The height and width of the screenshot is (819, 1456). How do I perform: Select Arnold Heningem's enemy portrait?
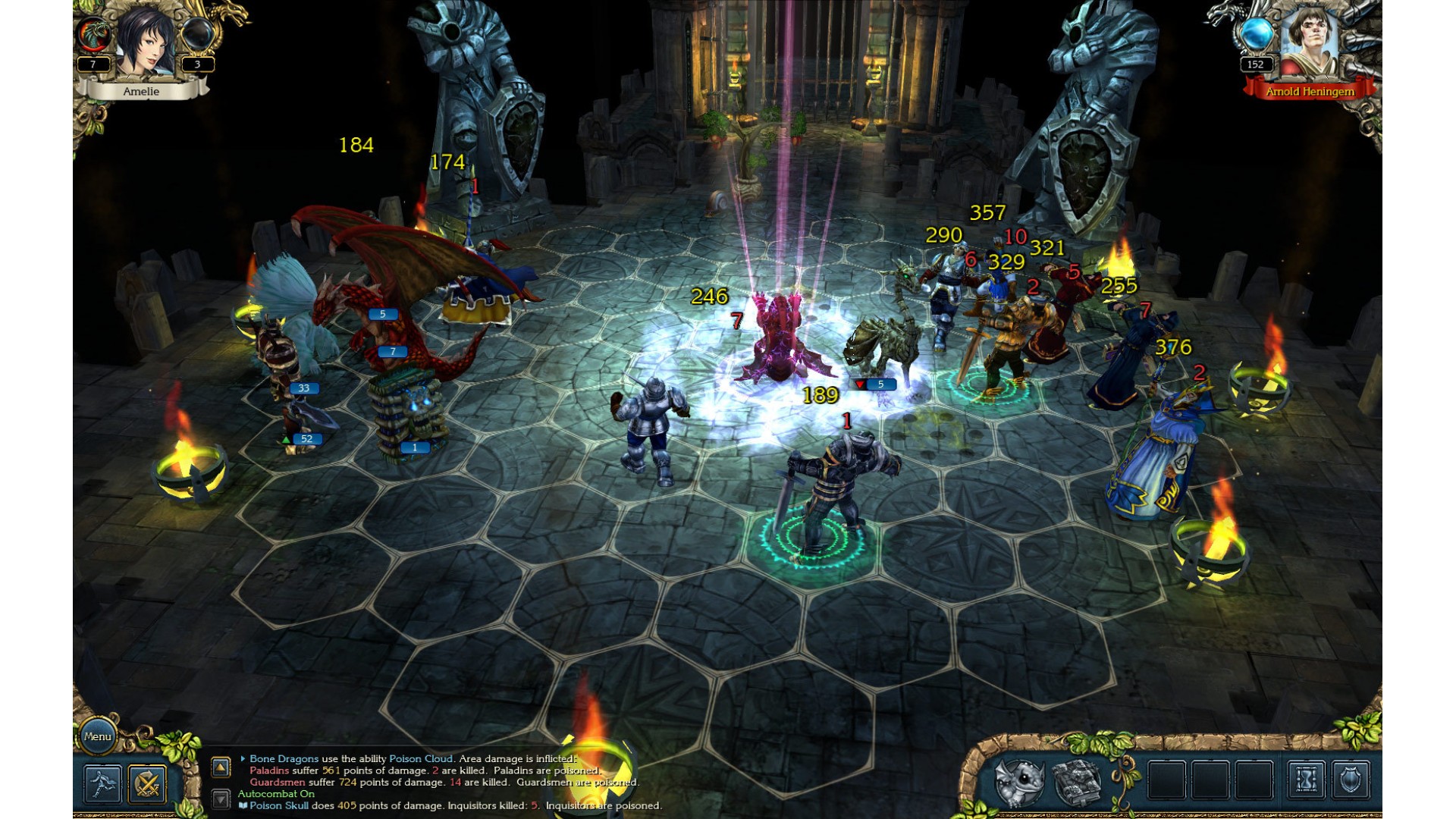(x=1308, y=42)
